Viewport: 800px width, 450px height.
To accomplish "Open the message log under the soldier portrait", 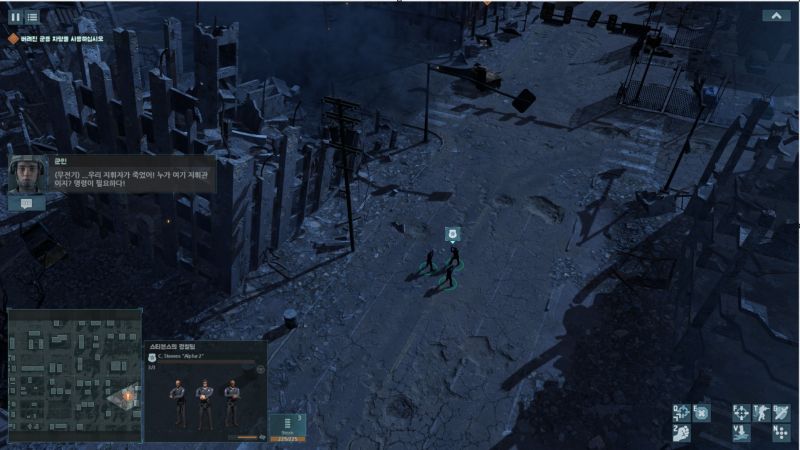I will (27, 203).
